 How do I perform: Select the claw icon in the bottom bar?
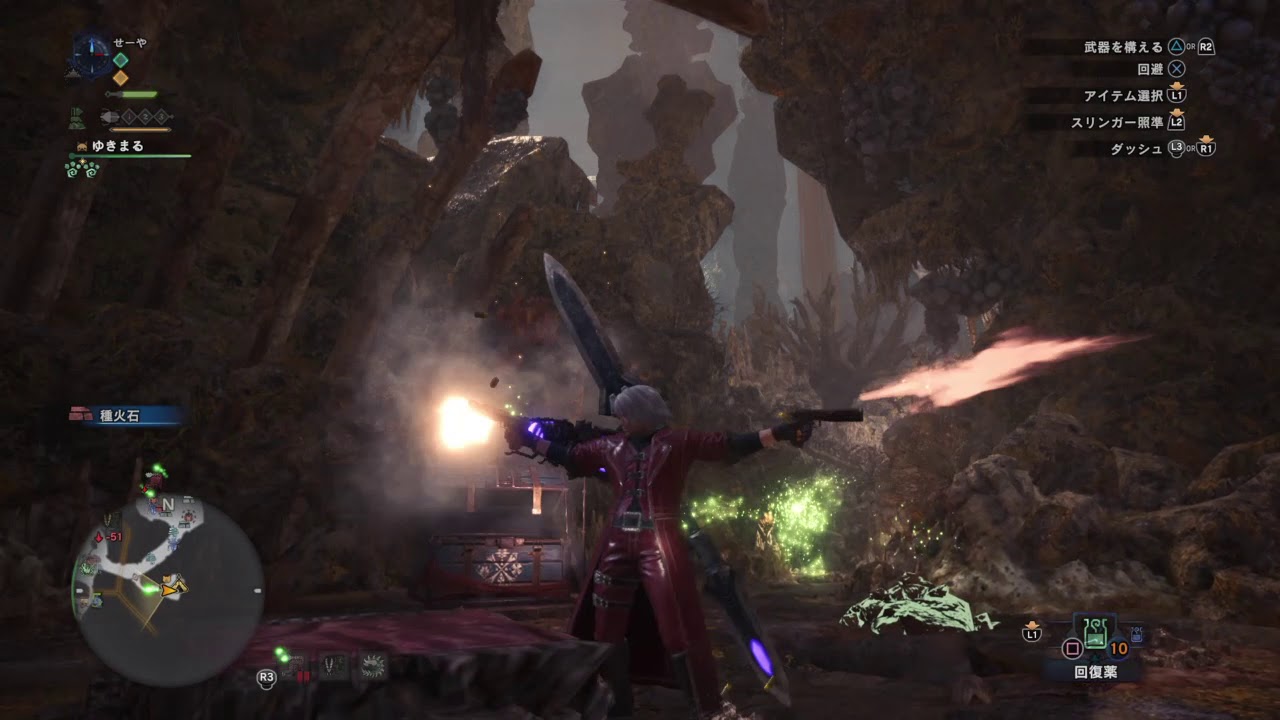point(333,667)
